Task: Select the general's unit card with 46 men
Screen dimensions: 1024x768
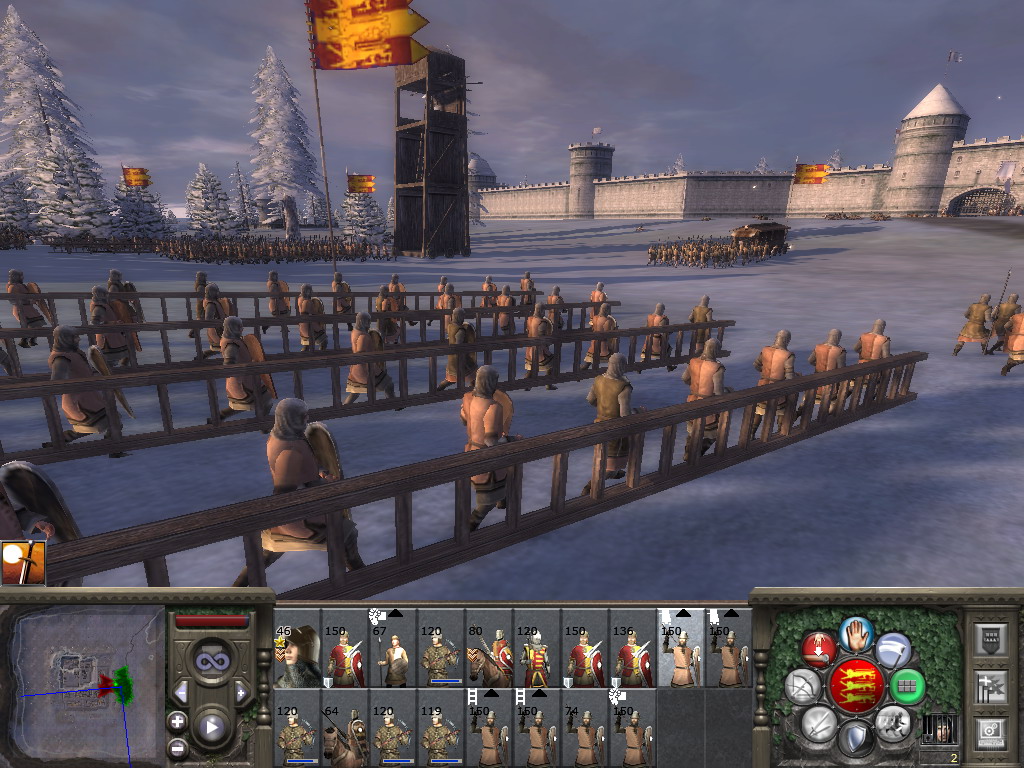Action: coord(297,656)
